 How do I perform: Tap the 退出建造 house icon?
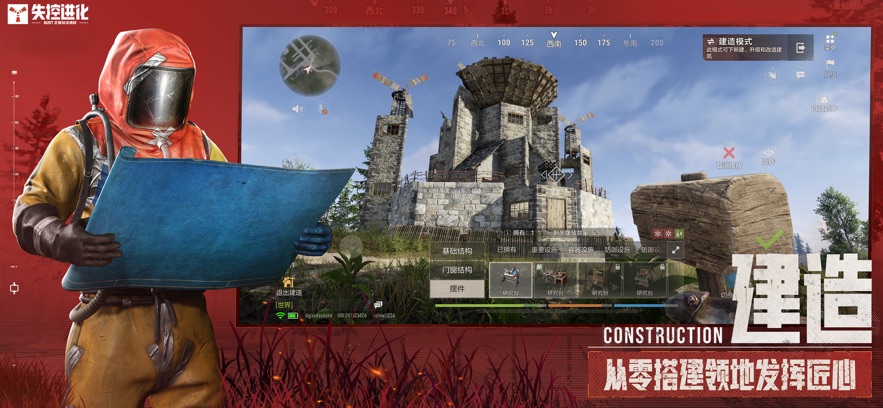click(x=288, y=284)
